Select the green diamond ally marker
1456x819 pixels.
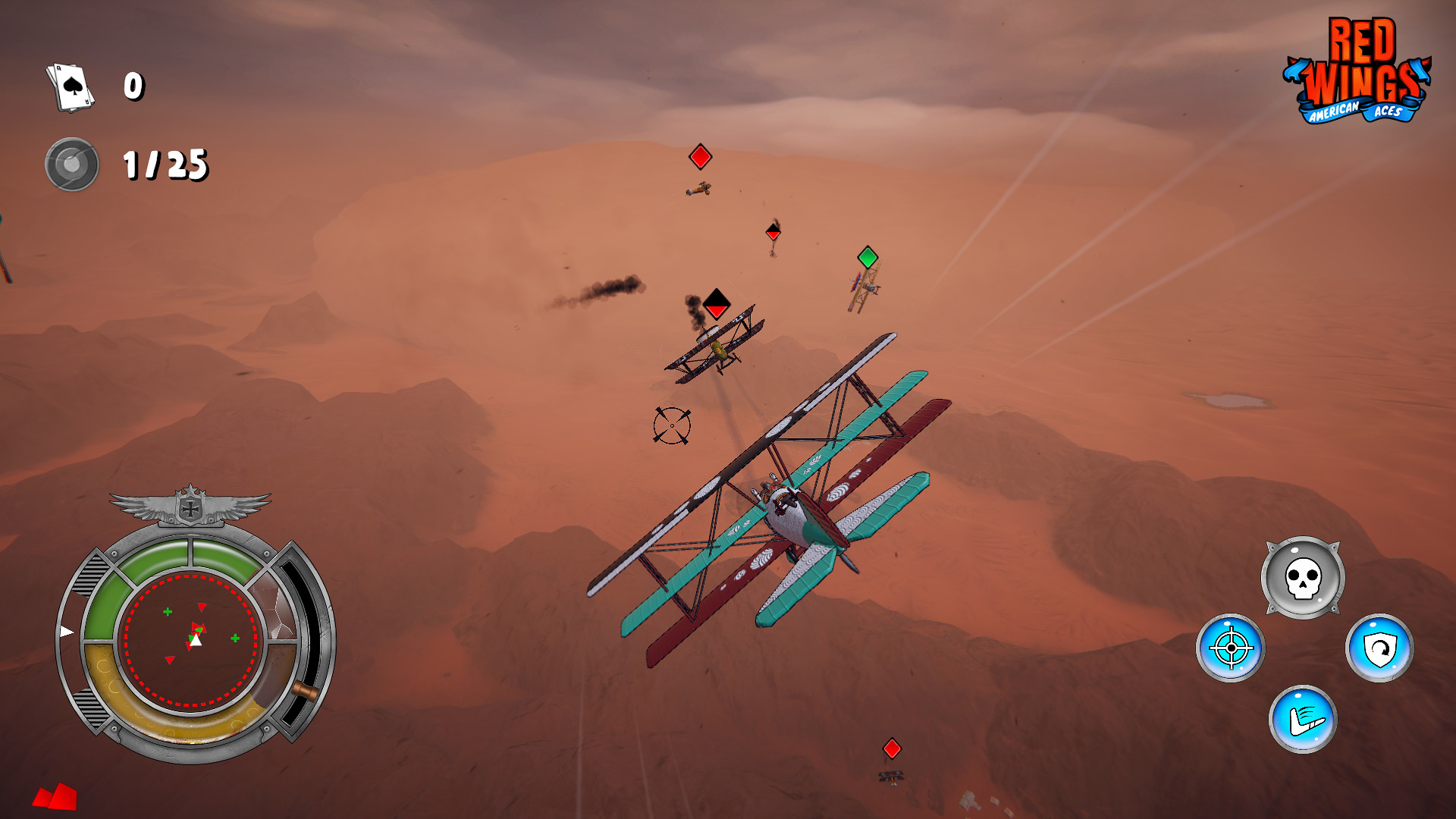(867, 259)
